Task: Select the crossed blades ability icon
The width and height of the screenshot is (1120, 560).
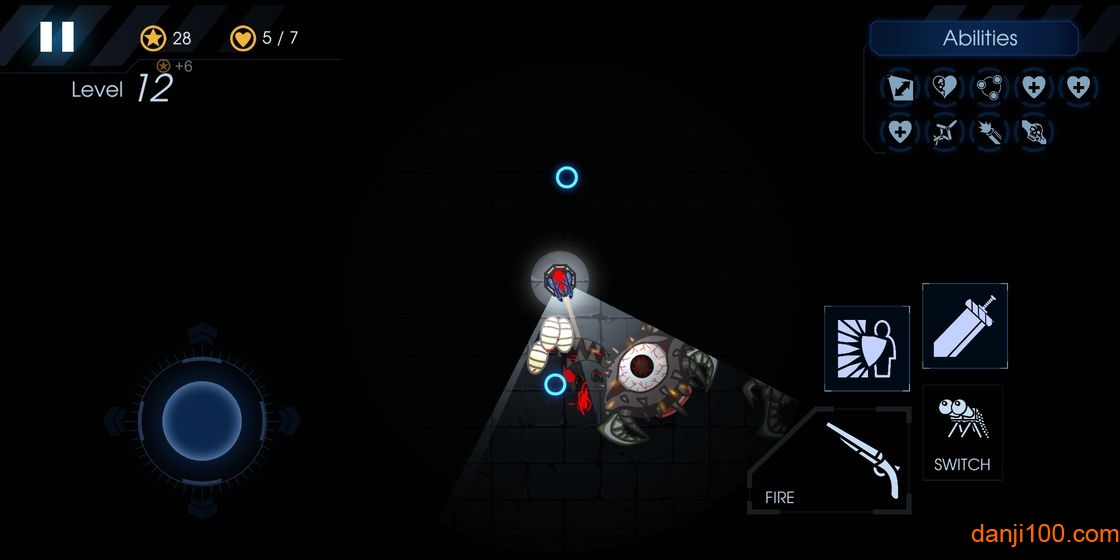Action: pos(944,132)
